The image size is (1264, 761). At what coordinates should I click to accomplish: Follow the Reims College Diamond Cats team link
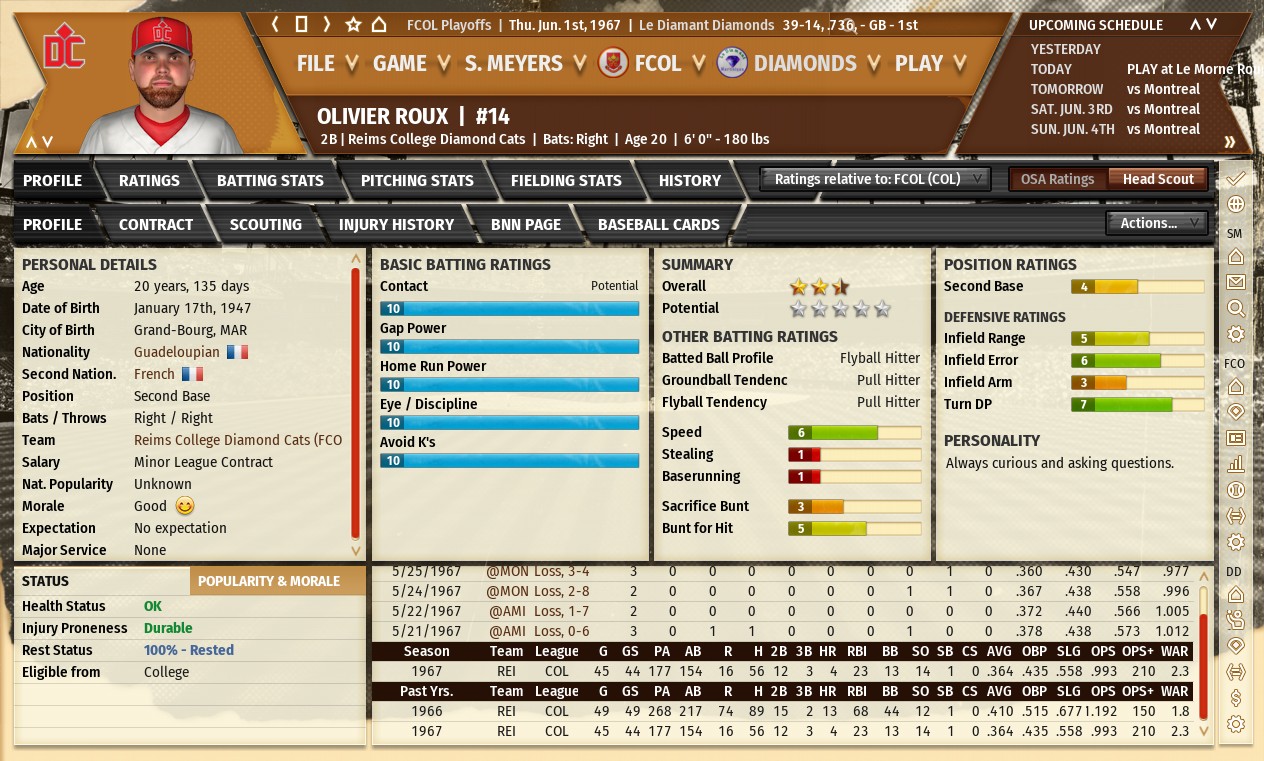(238, 440)
